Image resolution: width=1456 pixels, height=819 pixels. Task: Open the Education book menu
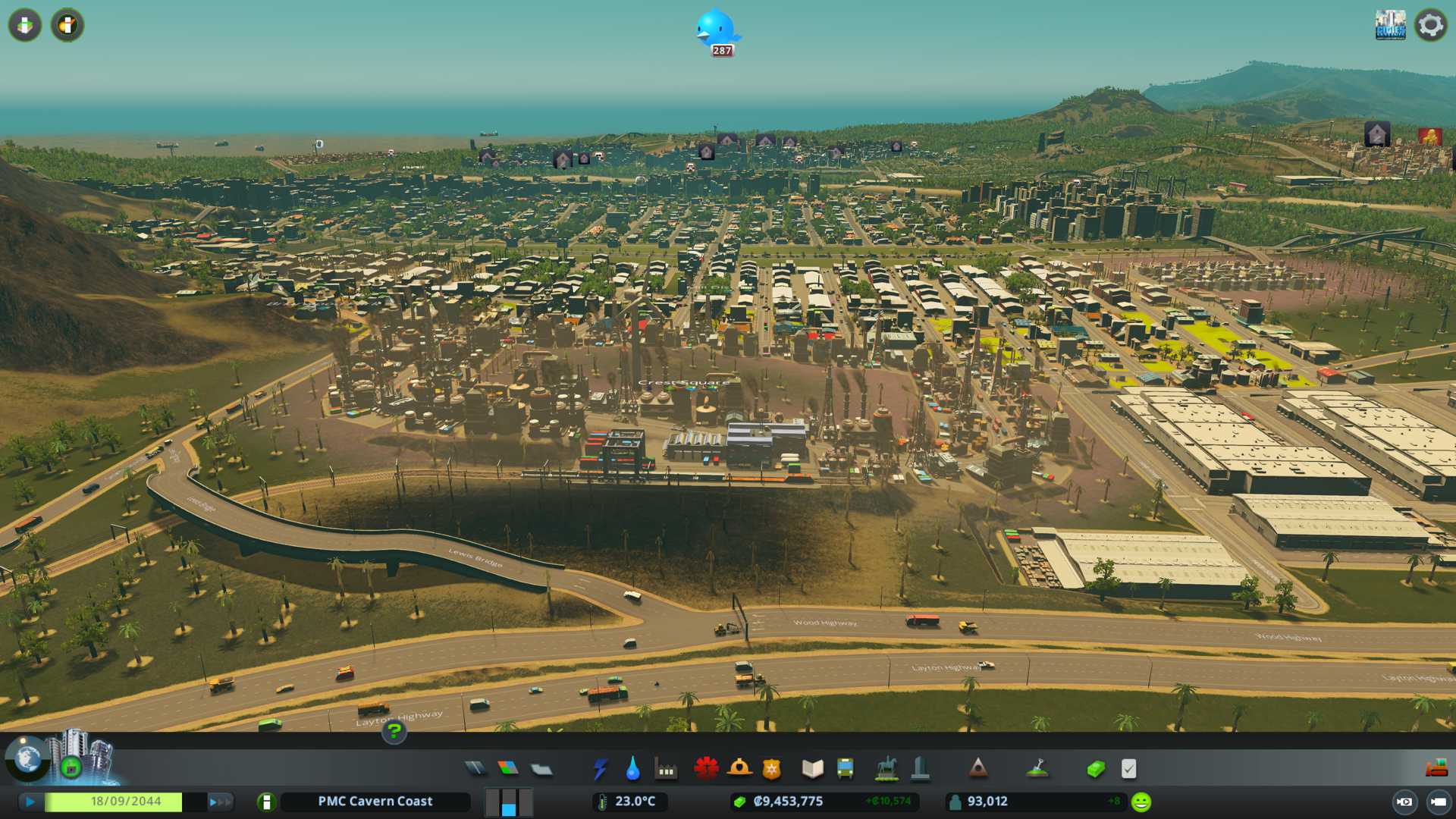click(x=812, y=769)
